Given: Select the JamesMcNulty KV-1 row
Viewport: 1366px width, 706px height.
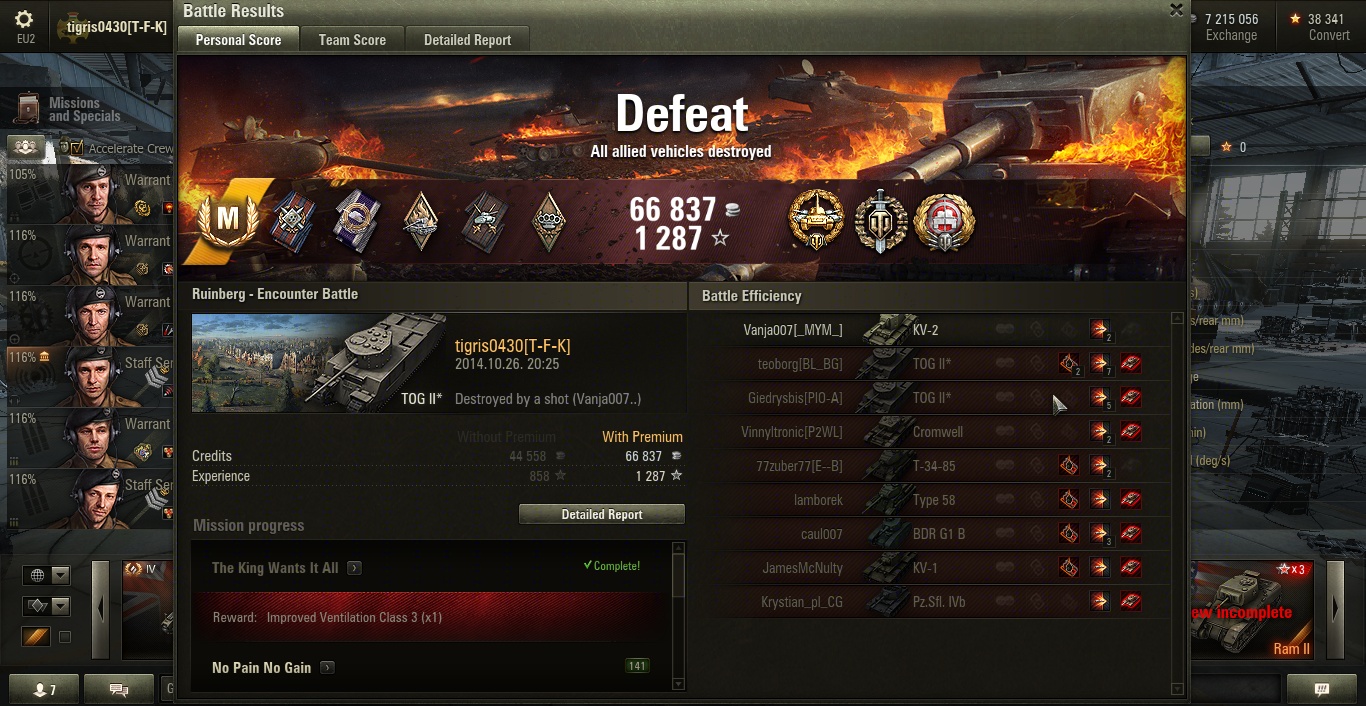Looking at the screenshot, I should coord(940,568).
